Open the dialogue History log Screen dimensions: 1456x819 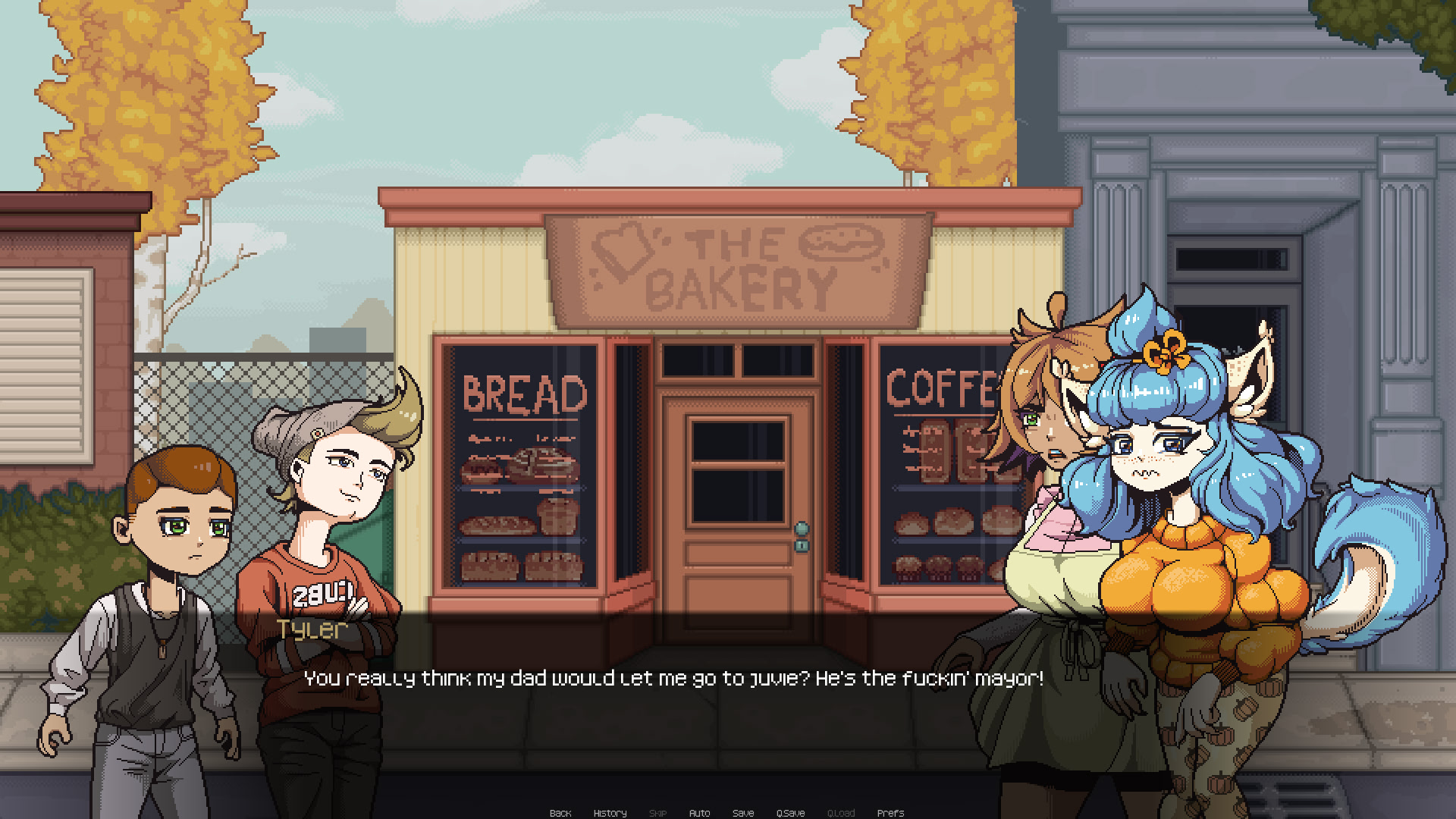point(610,813)
